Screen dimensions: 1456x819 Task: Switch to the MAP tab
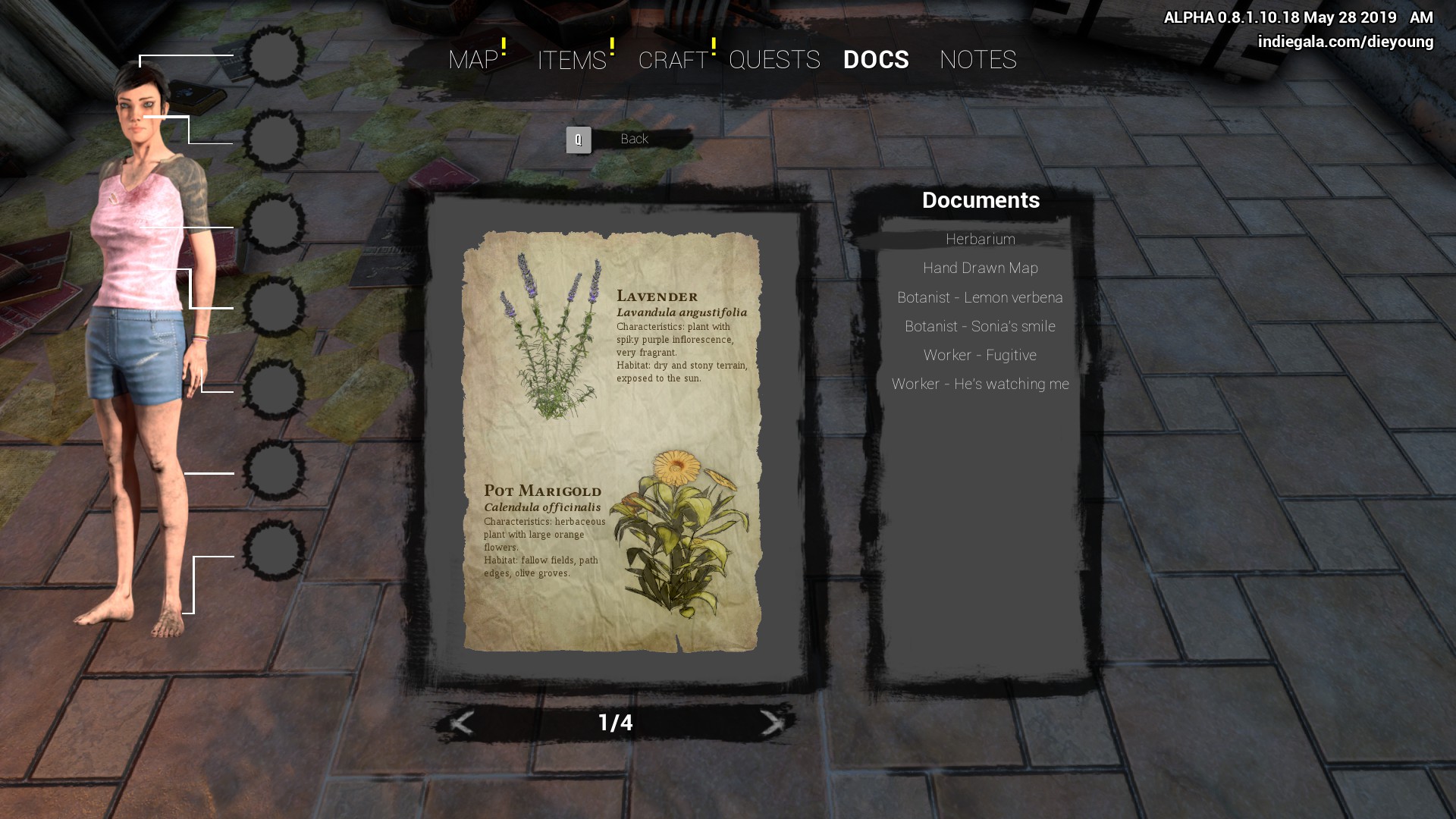(x=473, y=60)
